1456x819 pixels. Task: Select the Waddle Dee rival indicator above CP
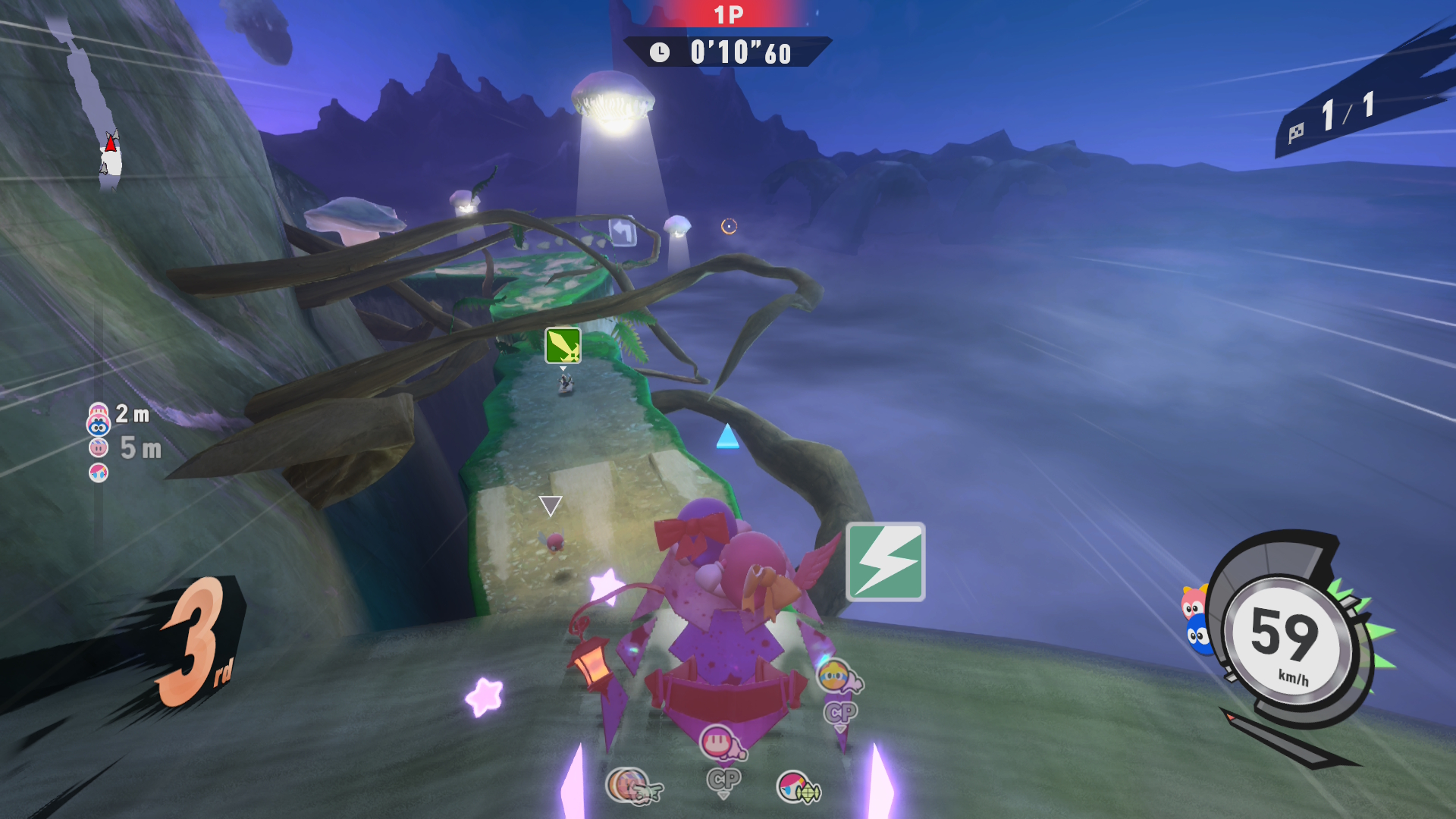718,742
